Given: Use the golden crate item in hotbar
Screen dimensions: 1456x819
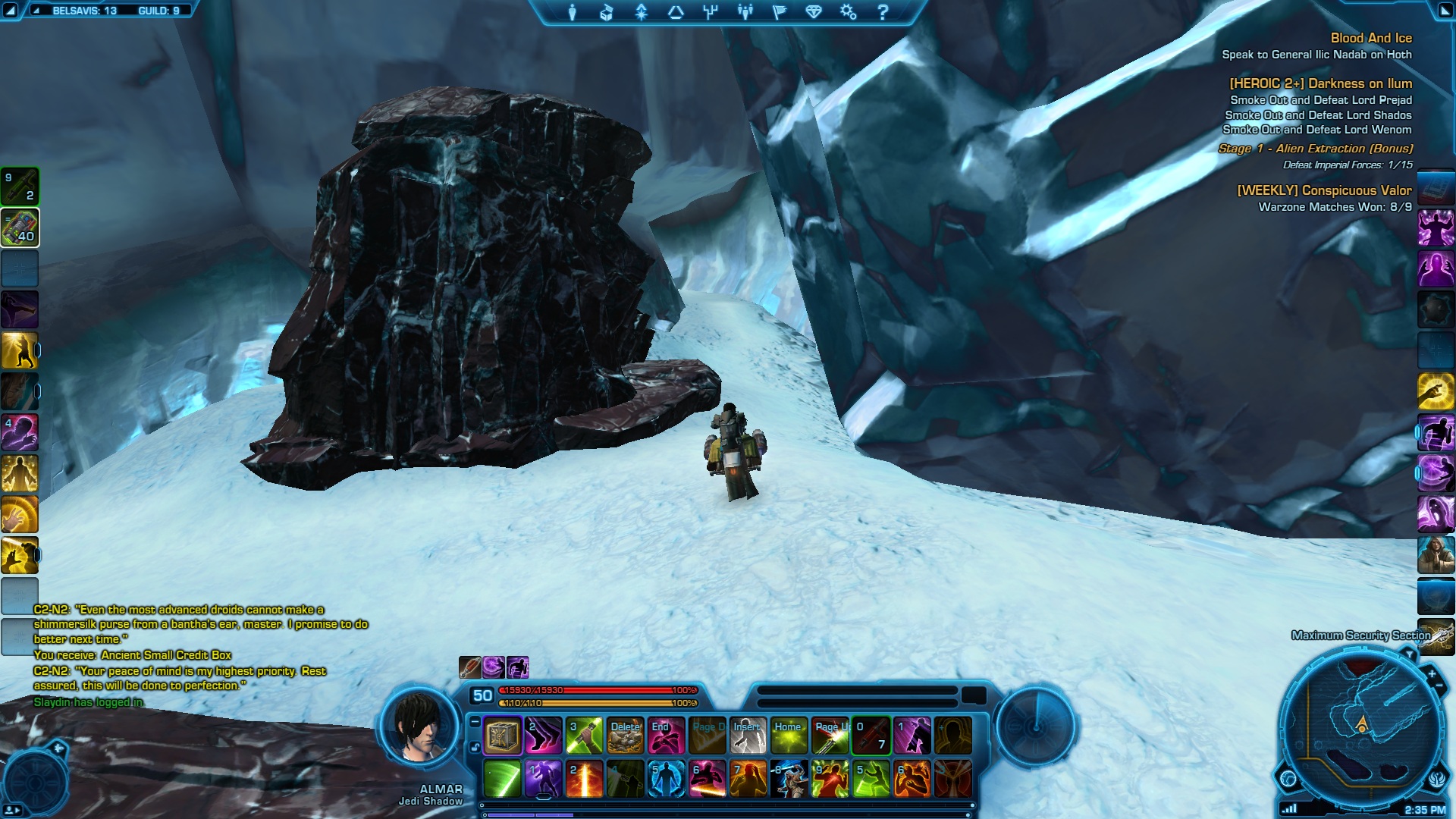Looking at the screenshot, I should click(502, 736).
